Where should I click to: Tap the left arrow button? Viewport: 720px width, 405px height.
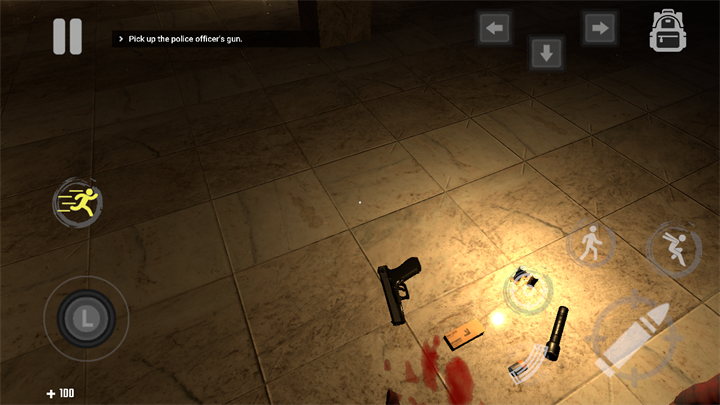click(494, 28)
